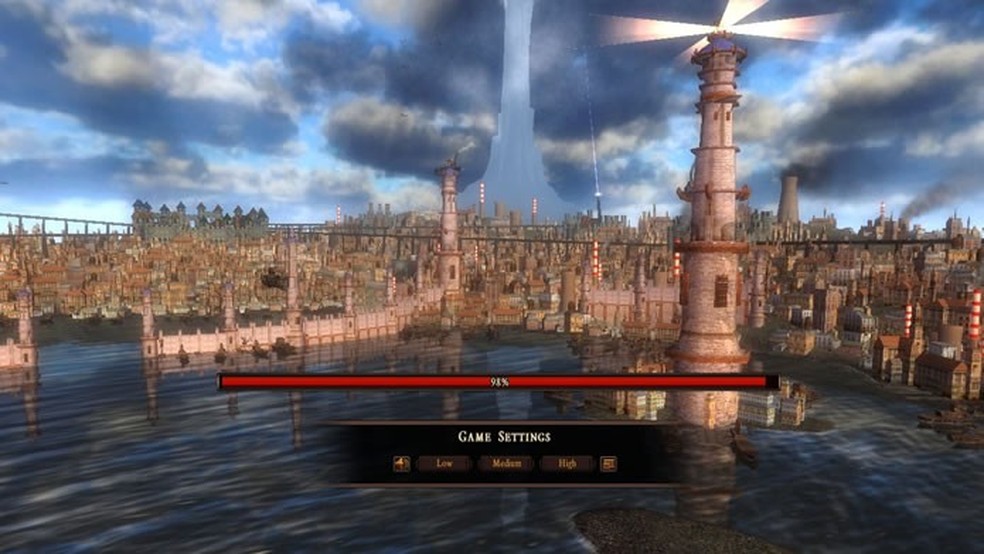Click the window display mode icon

(x=608, y=464)
